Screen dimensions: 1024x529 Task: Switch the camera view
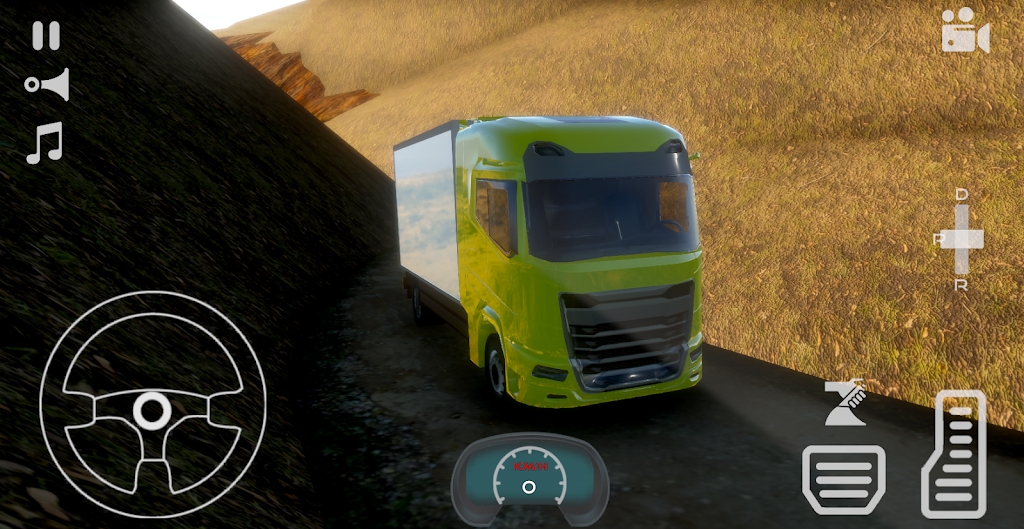click(965, 32)
